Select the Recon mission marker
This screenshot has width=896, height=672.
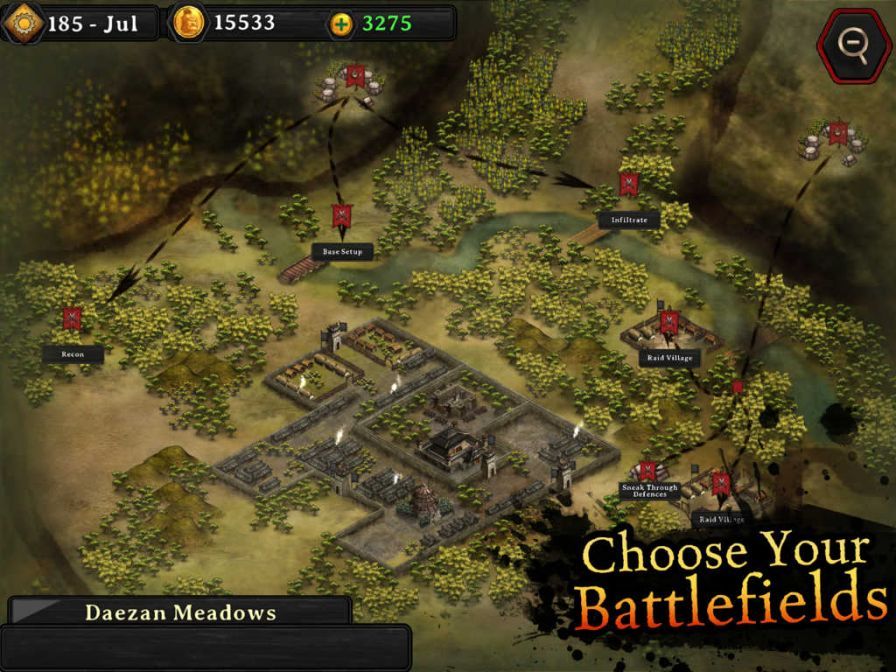click(72, 320)
